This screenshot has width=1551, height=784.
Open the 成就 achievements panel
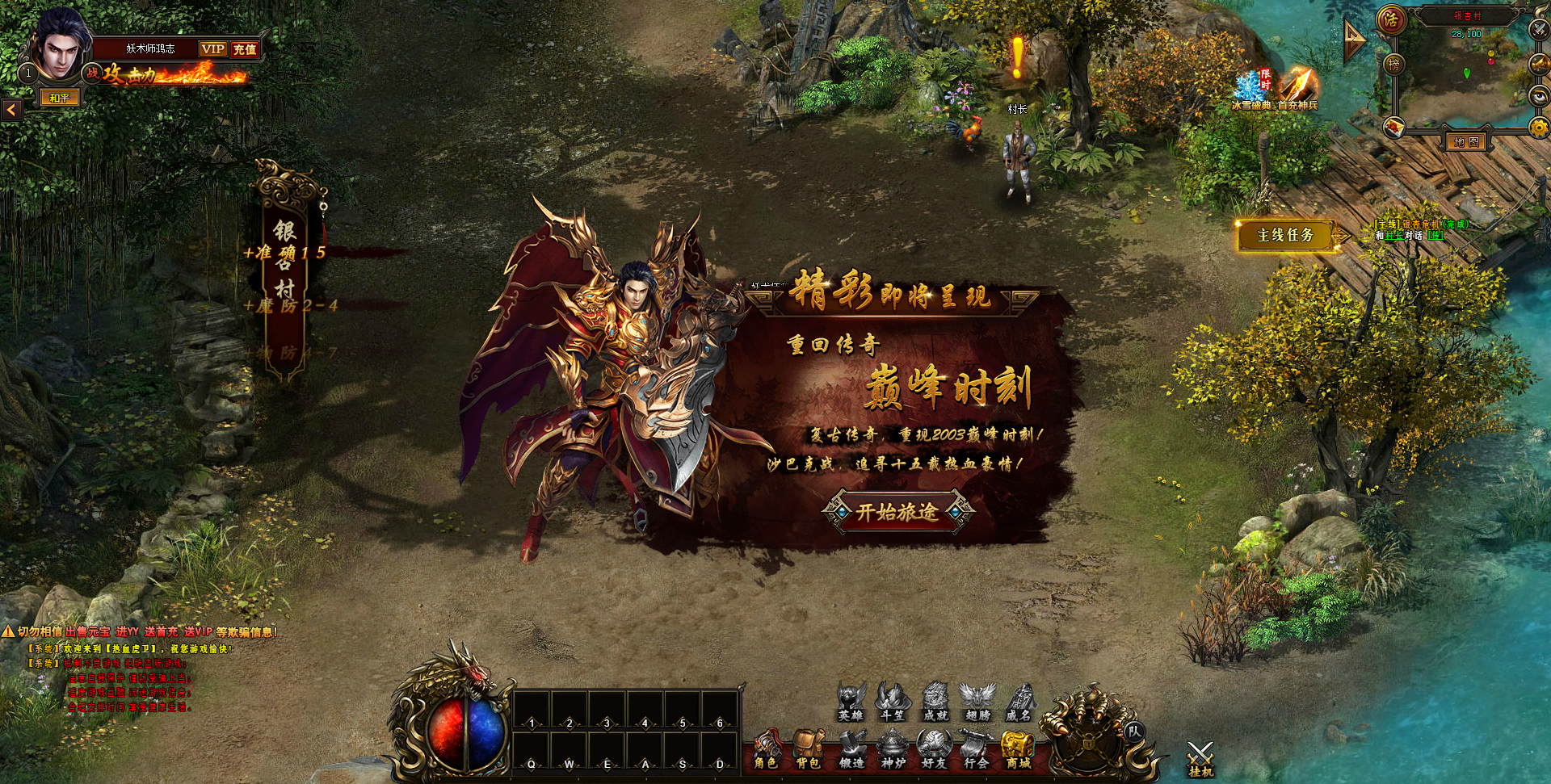[935, 702]
